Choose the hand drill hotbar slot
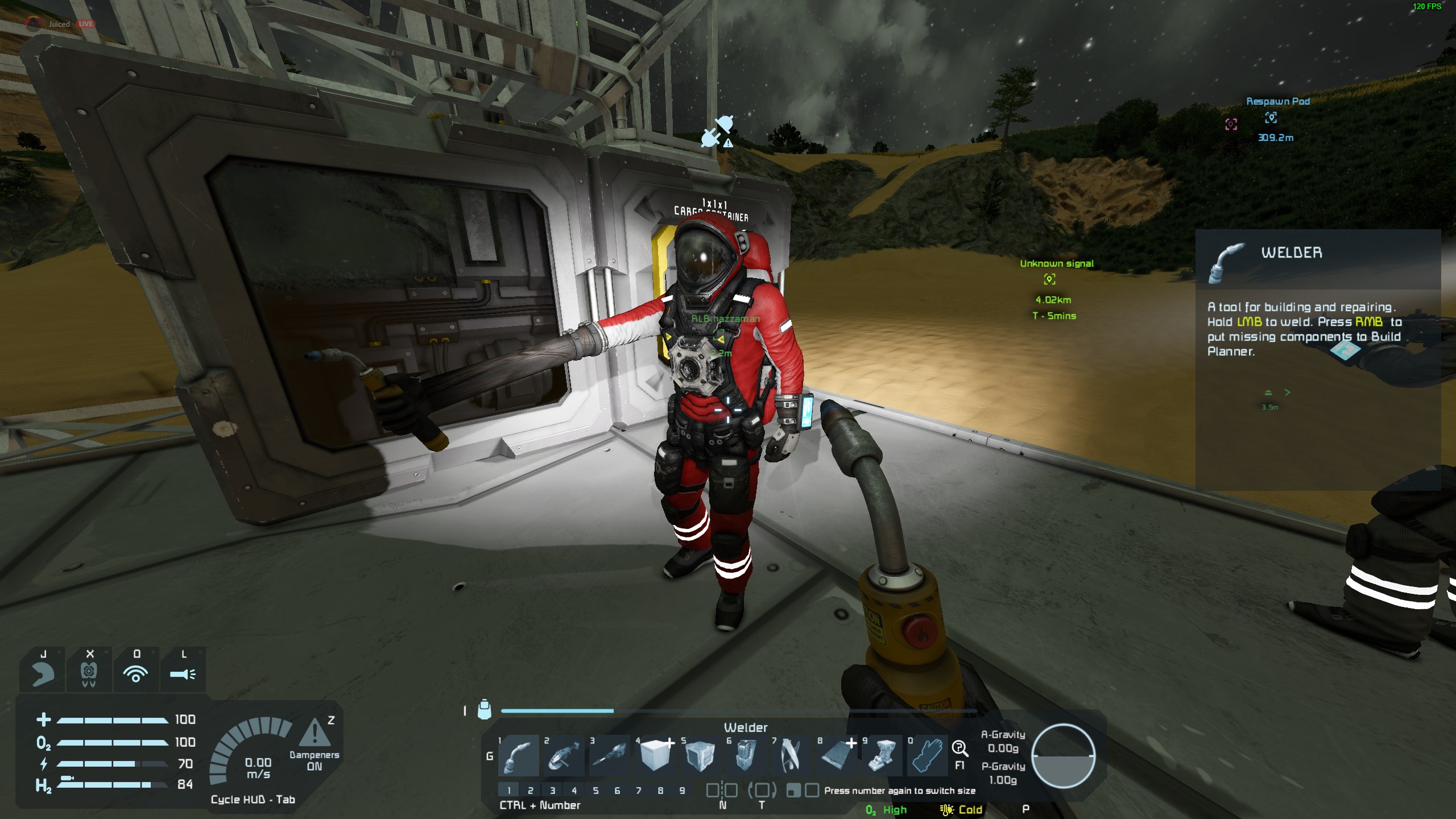The height and width of the screenshot is (819, 1456). pyautogui.click(x=609, y=756)
